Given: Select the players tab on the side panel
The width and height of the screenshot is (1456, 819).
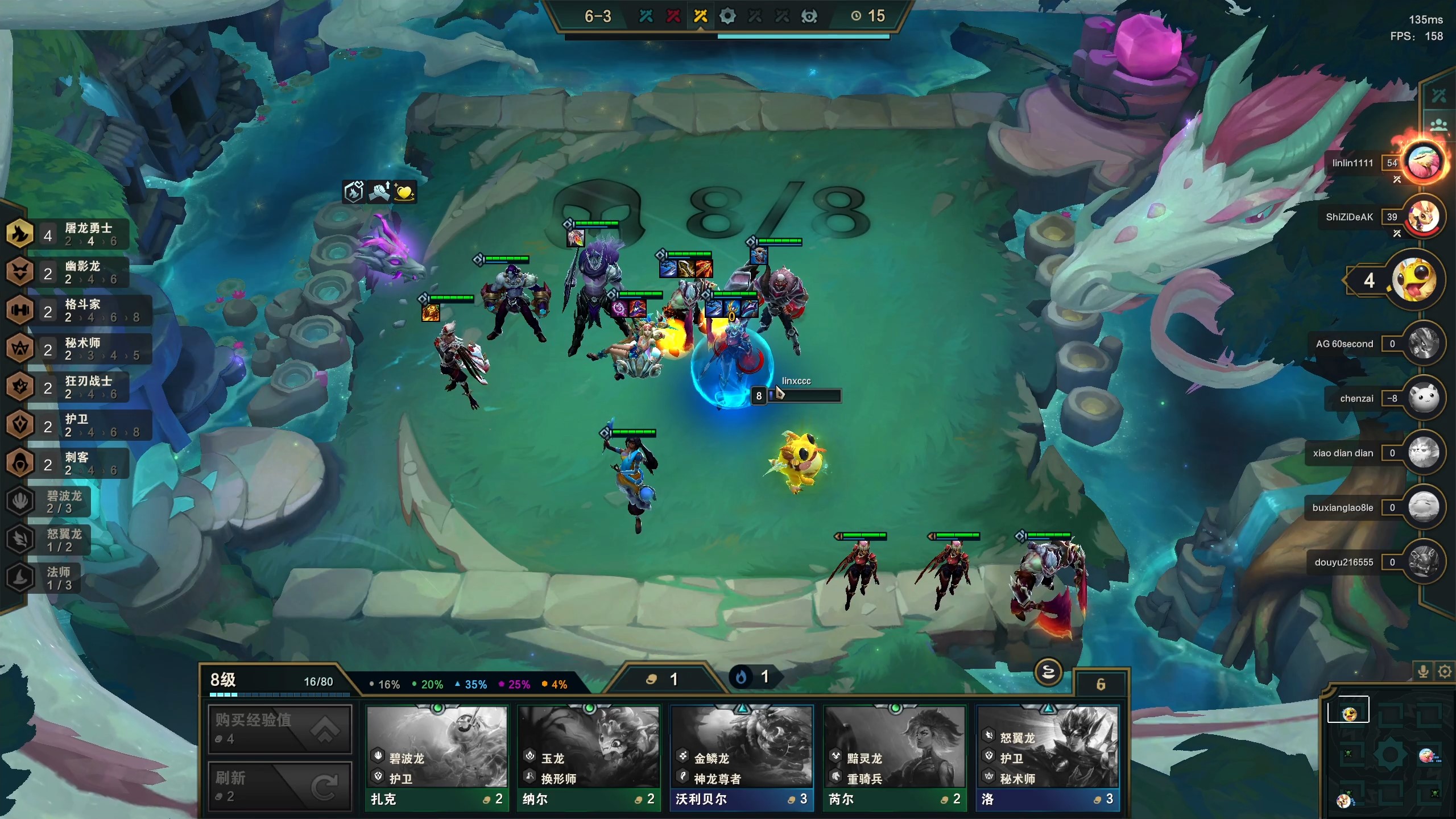Looking at the screenshot, I should 1439,125.
